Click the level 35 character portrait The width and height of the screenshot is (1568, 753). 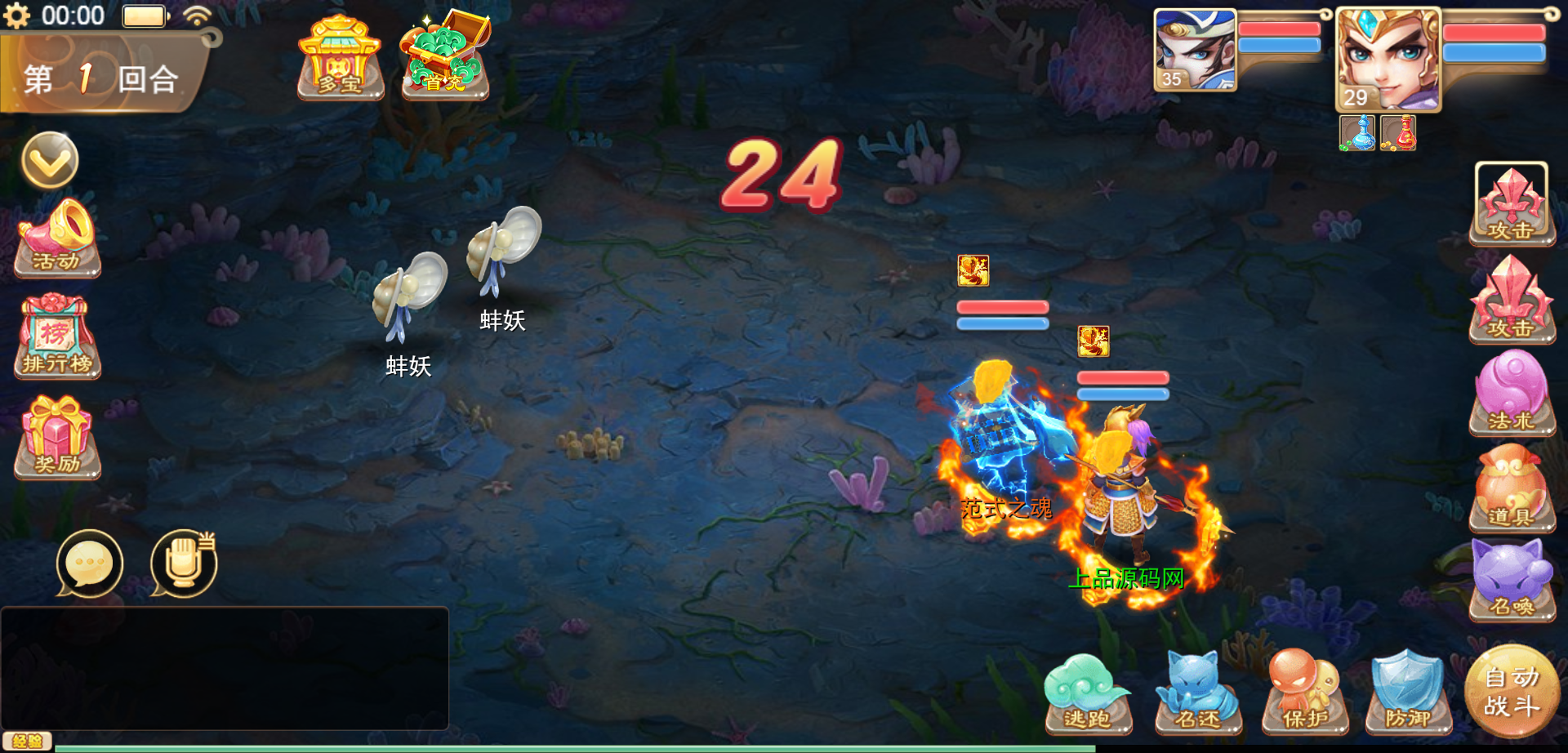click(x=1195, y=50)
